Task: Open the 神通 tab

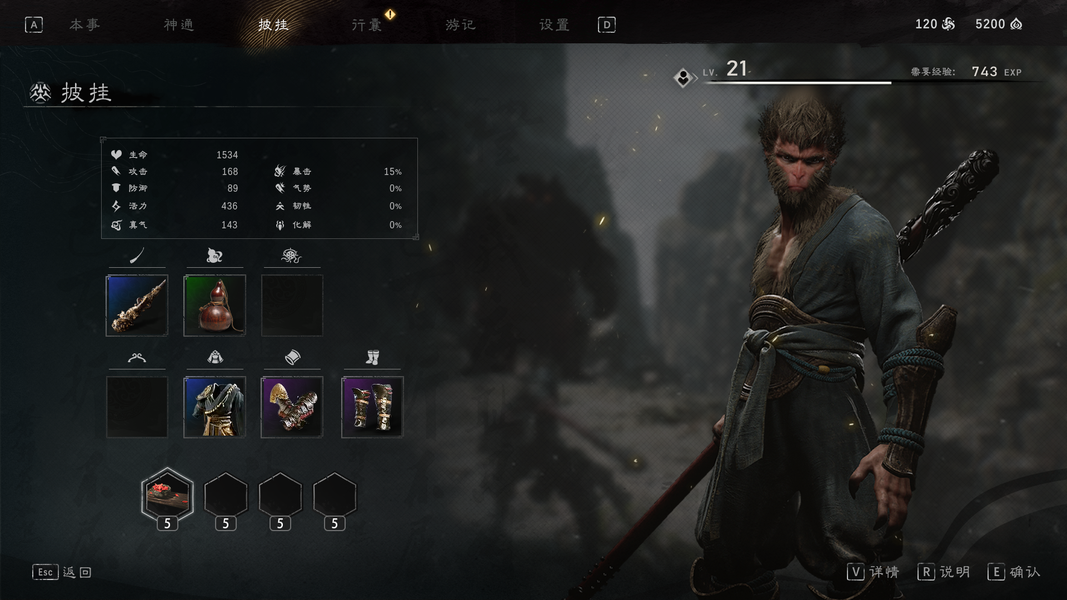Action: (179, 25)
